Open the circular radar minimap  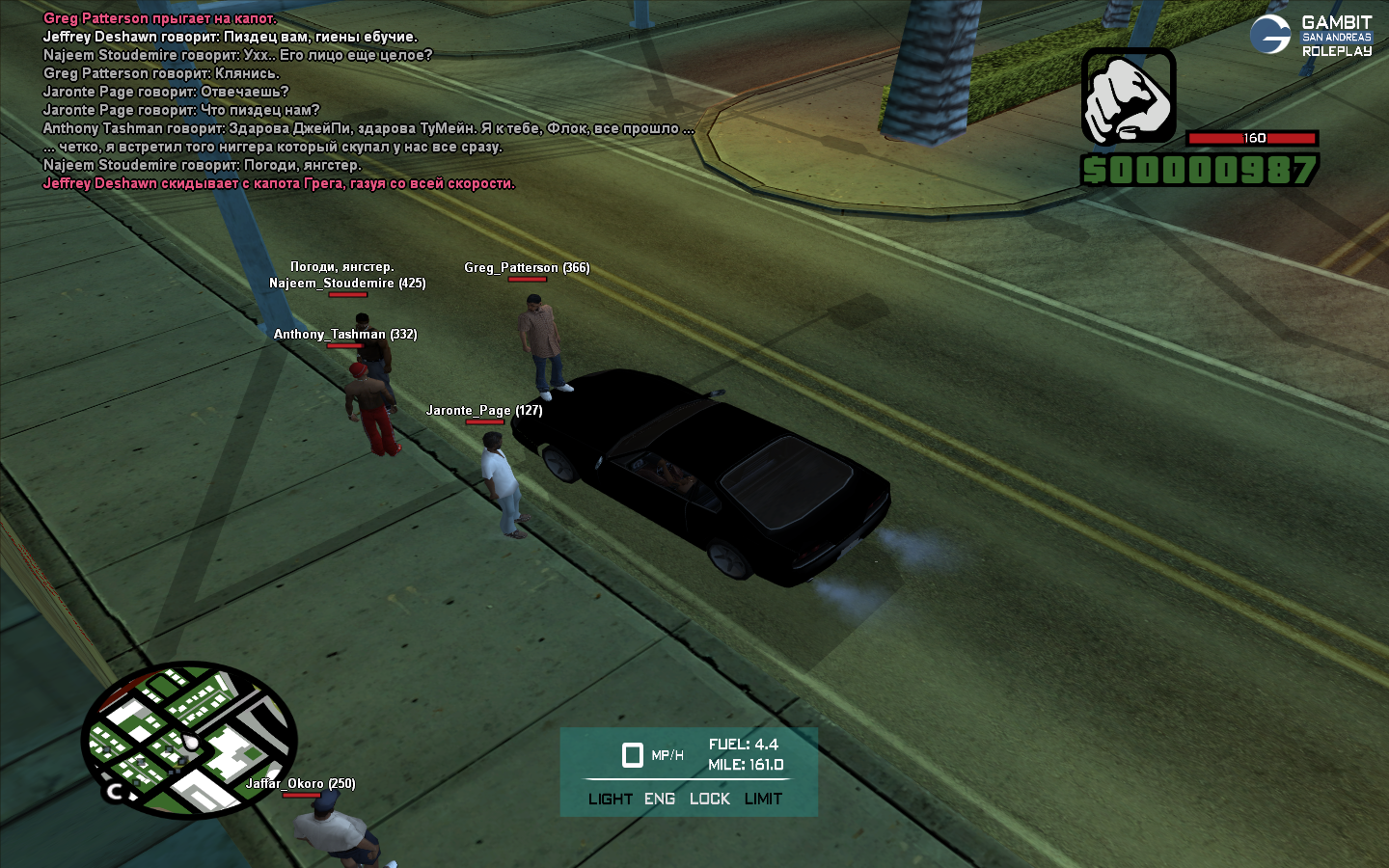pyautogui.click(x=188, y=740)
